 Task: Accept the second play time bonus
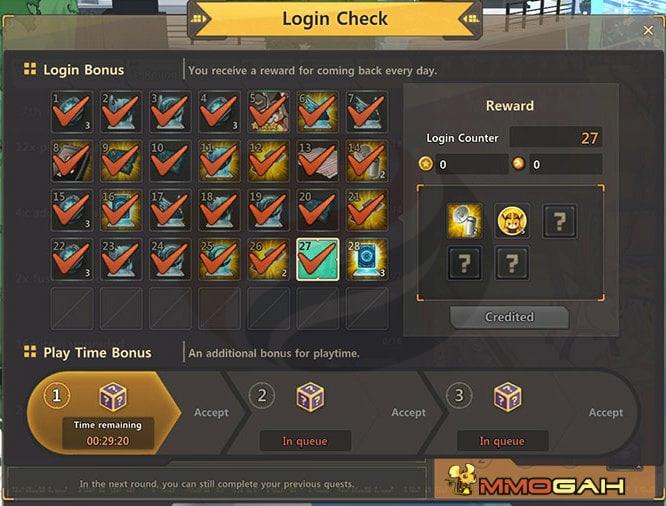click(x=408, y=412)
